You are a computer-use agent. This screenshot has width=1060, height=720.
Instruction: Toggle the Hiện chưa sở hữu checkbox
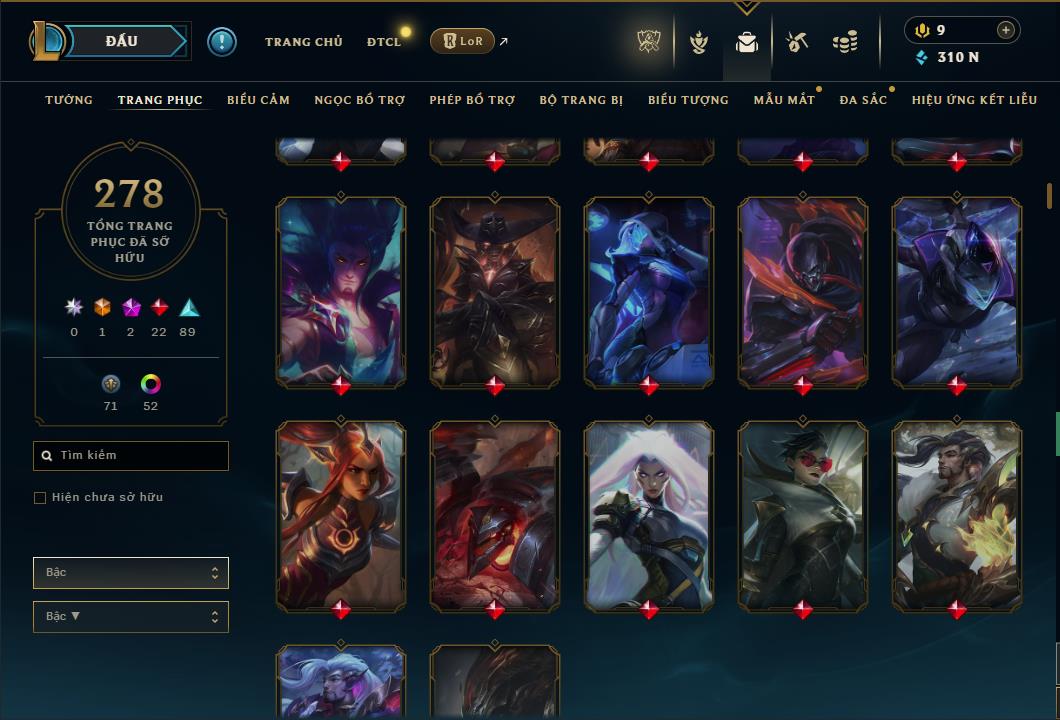point(40,498)
